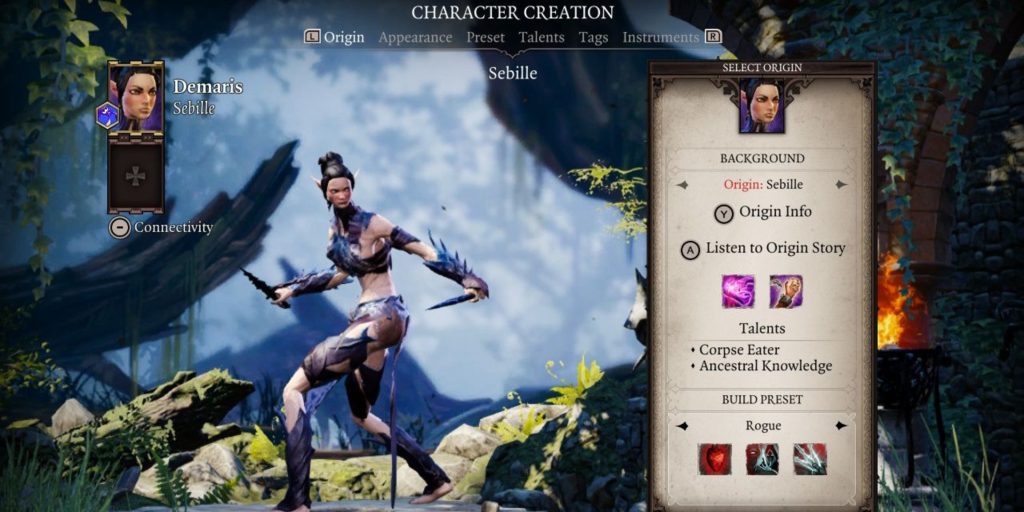Inspect the red heart Rogue skill icon

point(714,459)
